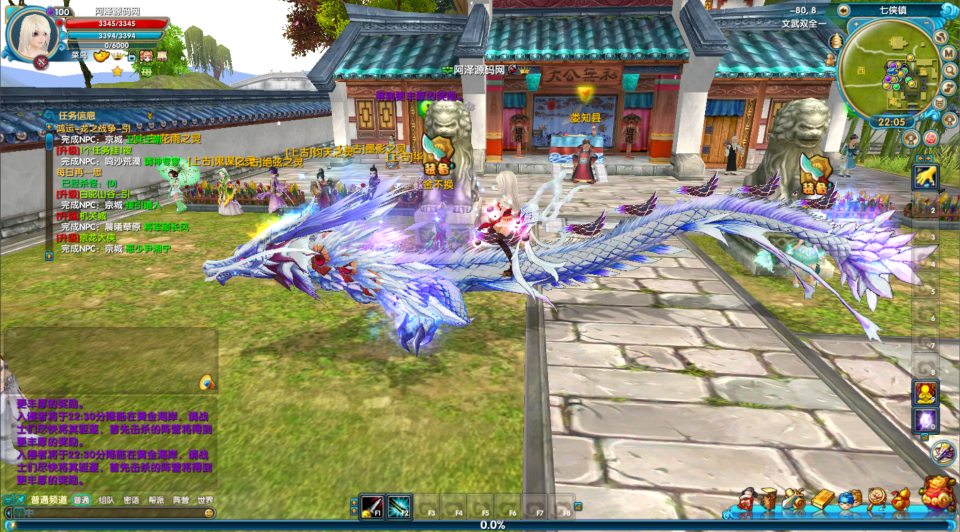
Task: Open the character menu icon
Action: click(x=746, y=498)
